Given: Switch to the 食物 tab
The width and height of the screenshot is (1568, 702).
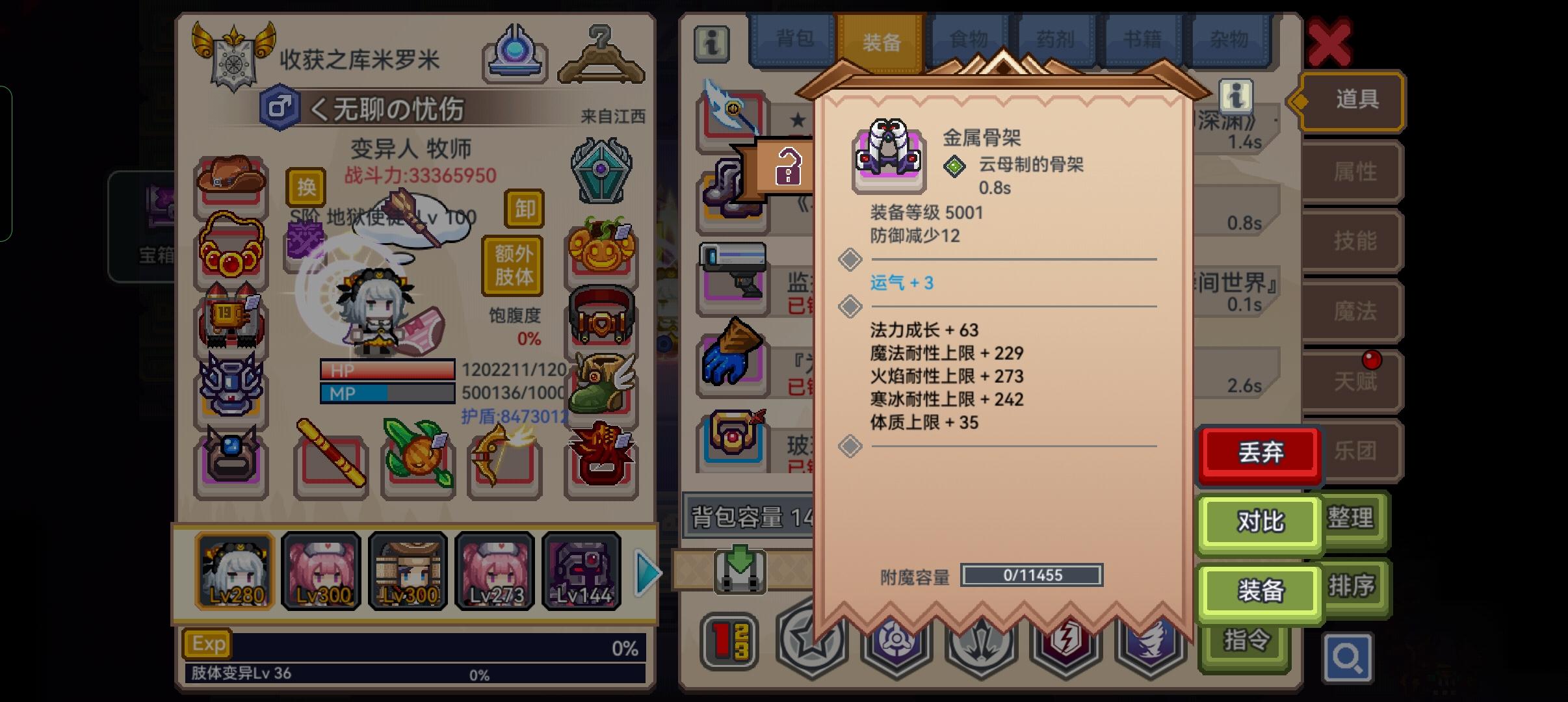Looking at the screenshot, I should tap(969, 39).
